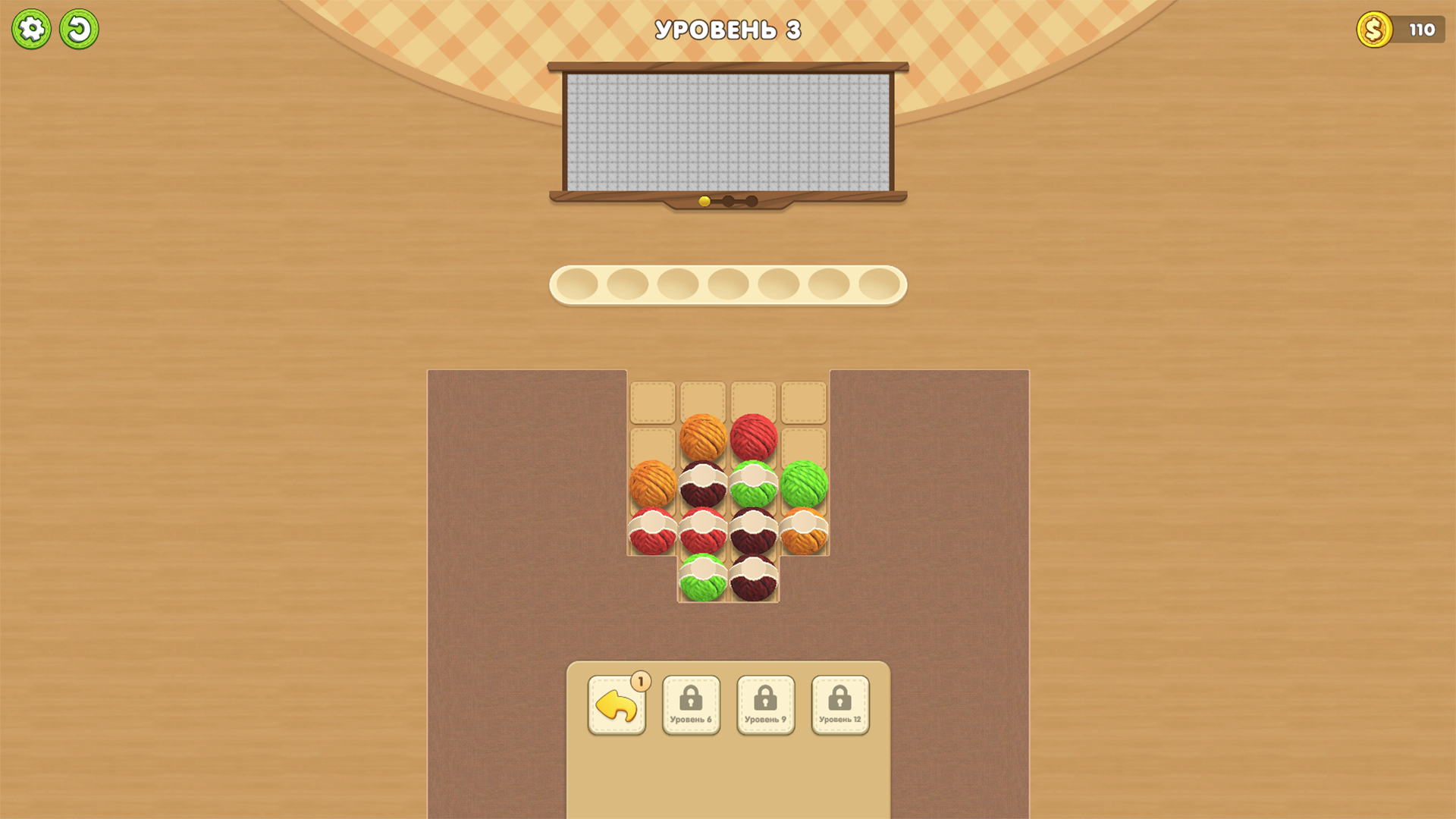The height and width of the screenshot is (819, 1456).
Task: Click the undo counter badge showing 1
Action: pos(639,682)
